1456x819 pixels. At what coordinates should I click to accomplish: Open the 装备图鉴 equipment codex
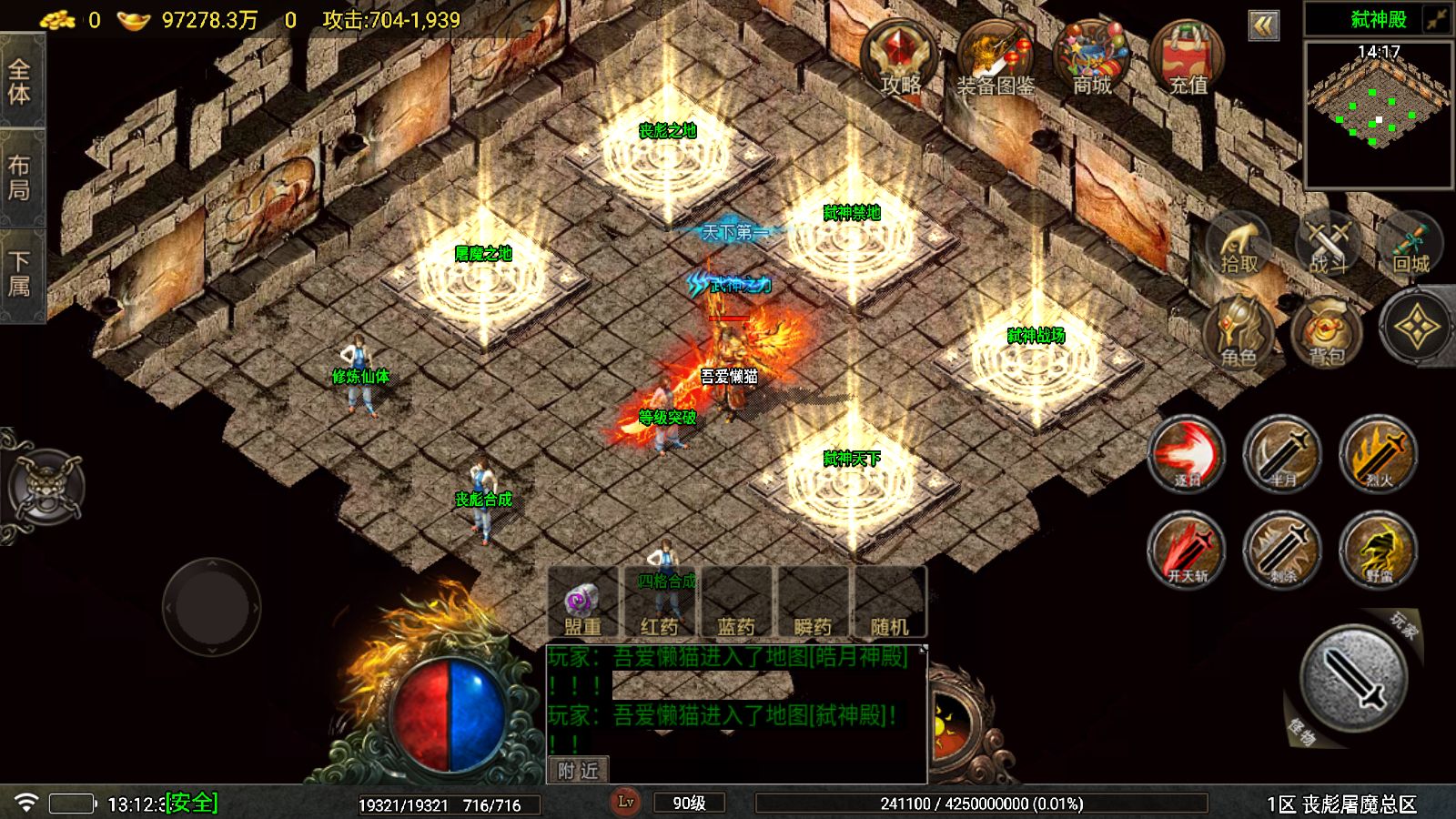996,58
